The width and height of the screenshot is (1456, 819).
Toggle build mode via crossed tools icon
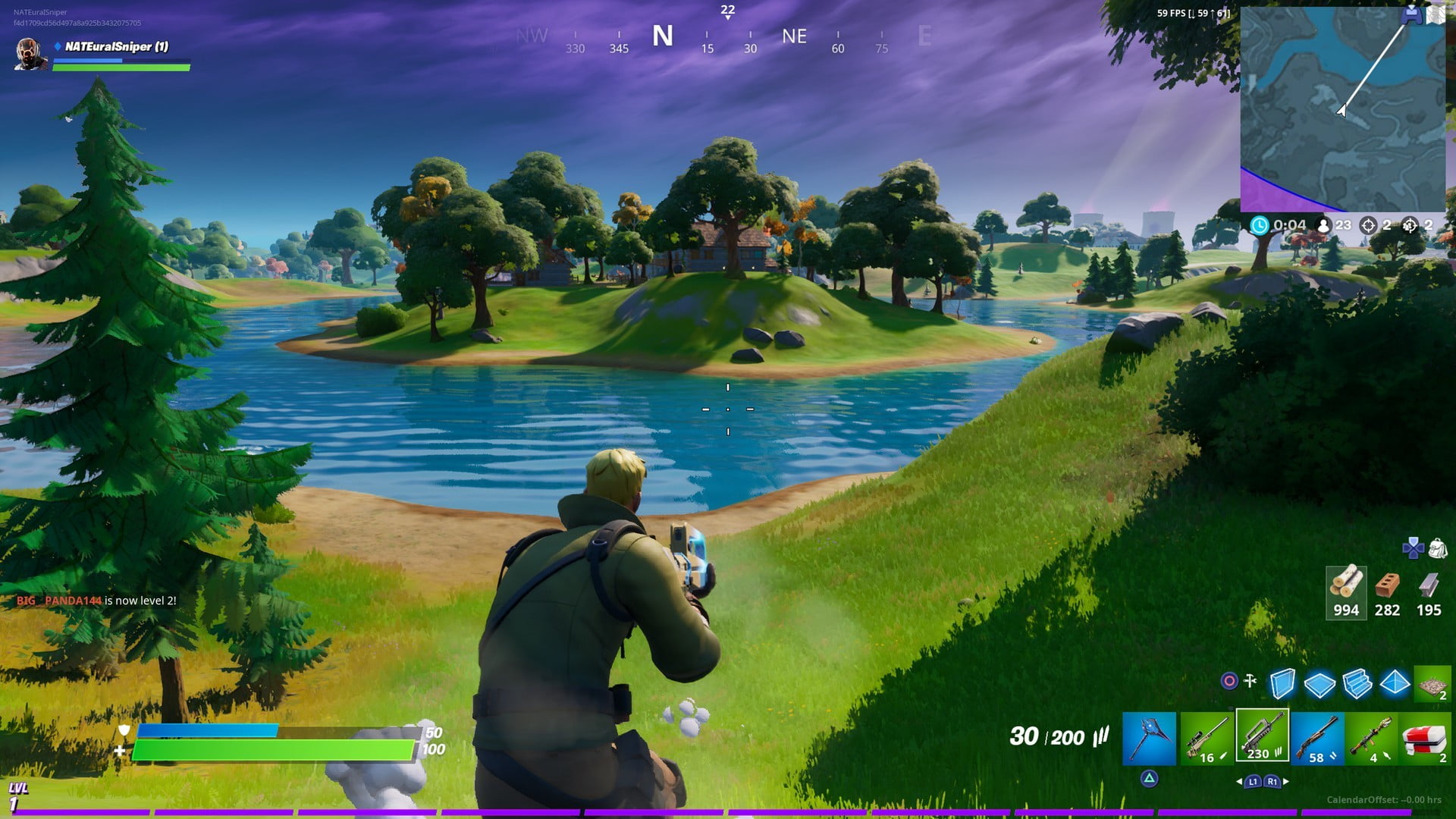(x=1250, y=681)
